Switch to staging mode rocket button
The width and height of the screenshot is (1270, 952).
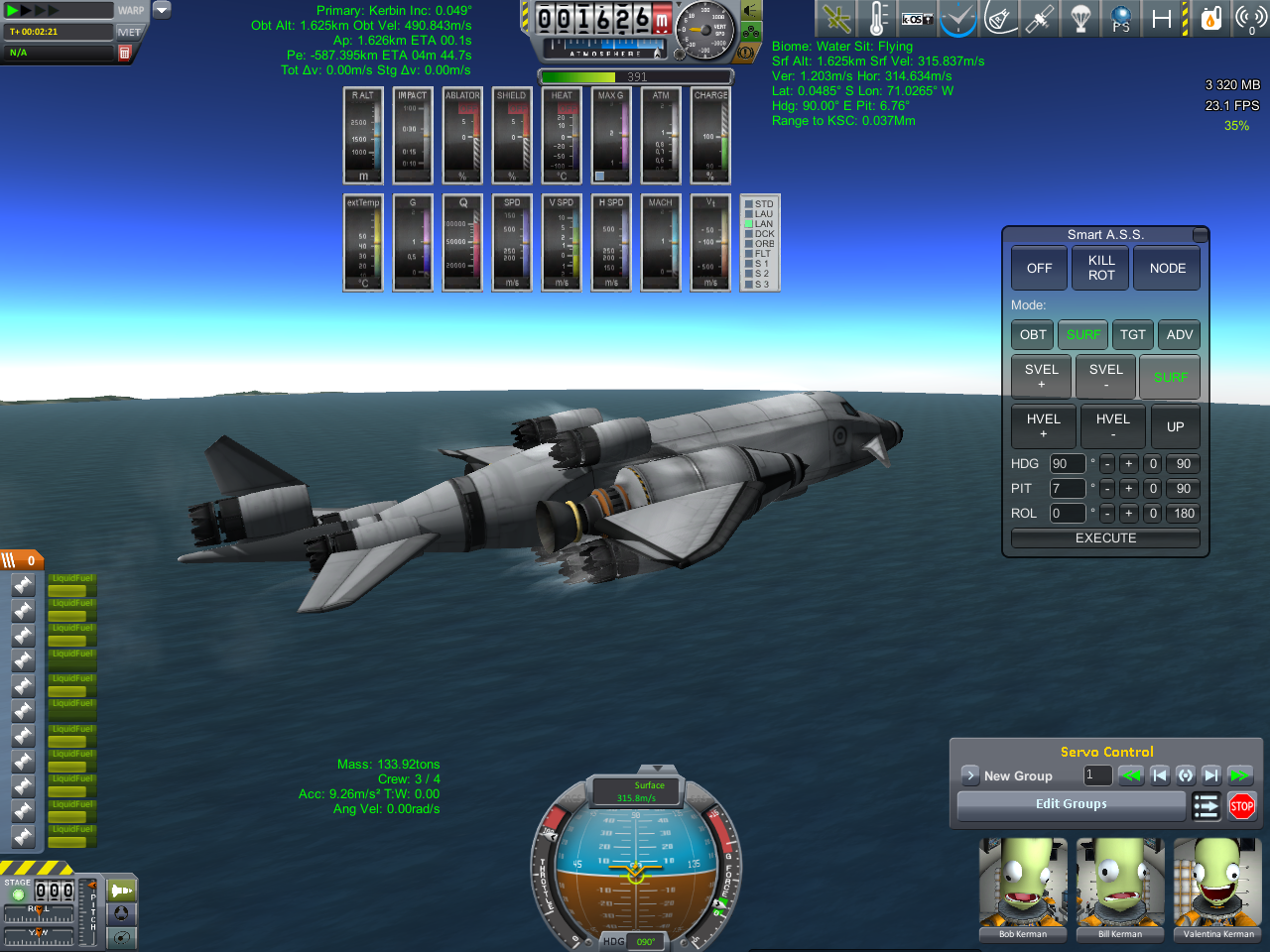click(x=122, y=891)
